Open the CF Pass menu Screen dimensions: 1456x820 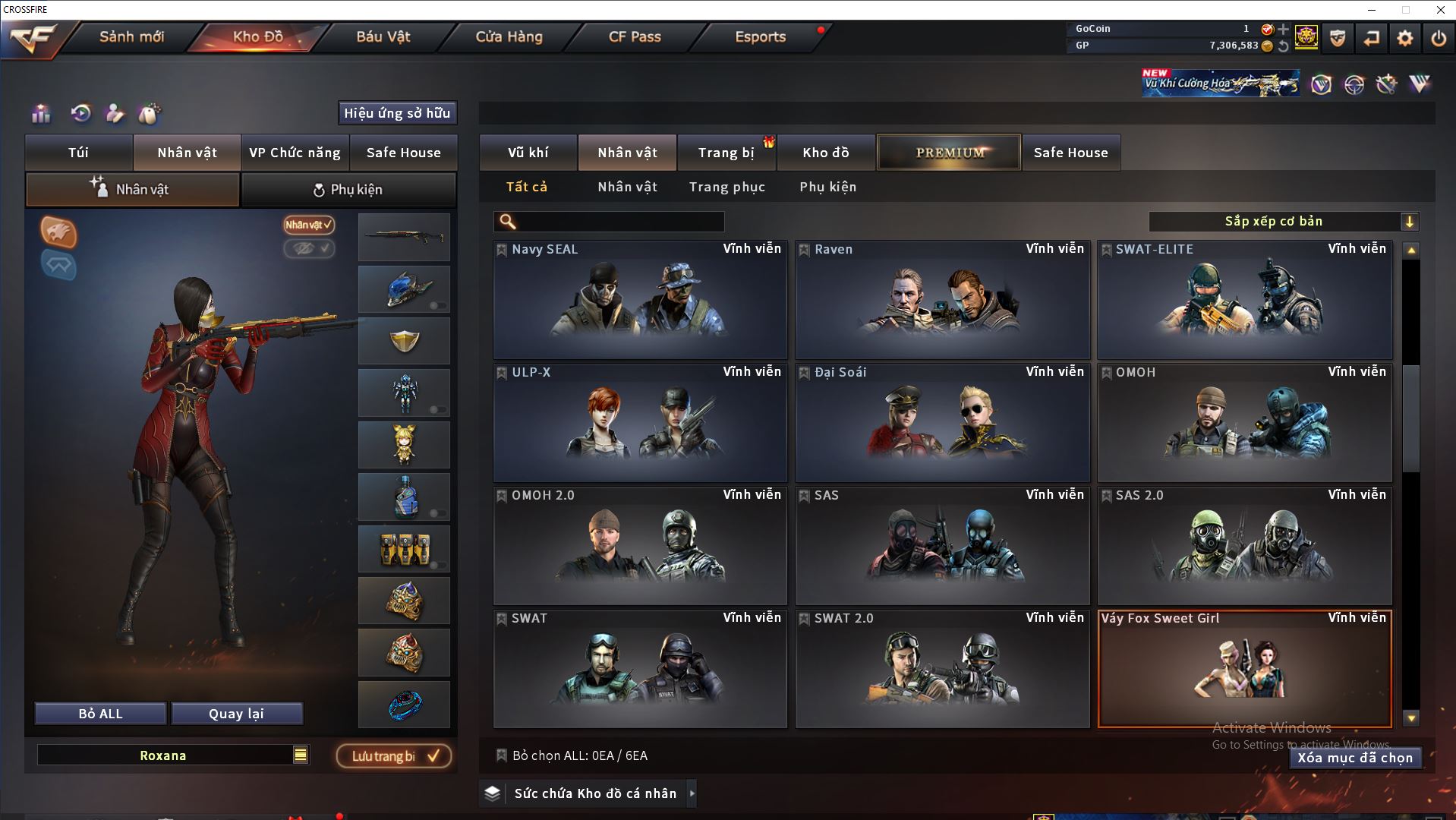(635, 36)
